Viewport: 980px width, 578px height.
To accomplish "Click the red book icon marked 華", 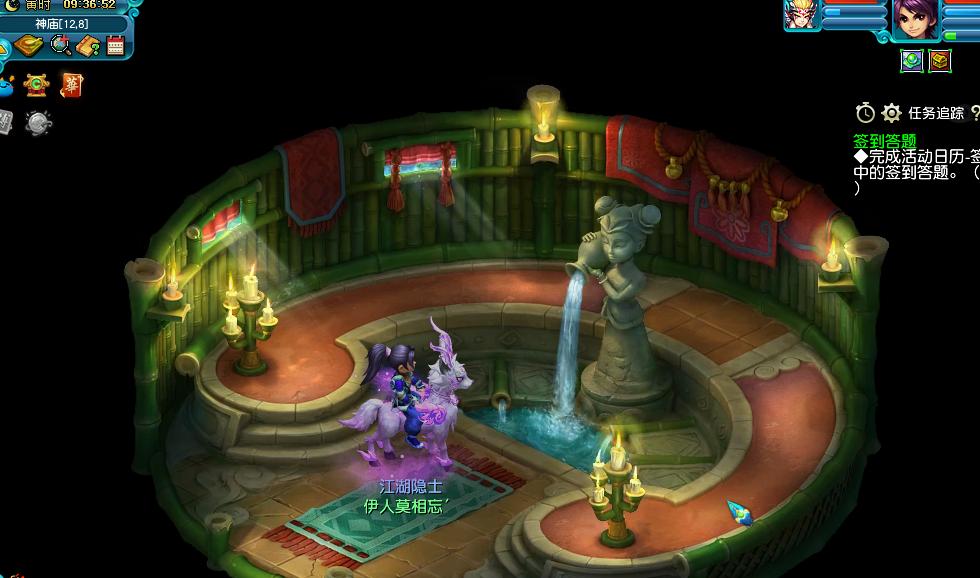I will (71, 85).
